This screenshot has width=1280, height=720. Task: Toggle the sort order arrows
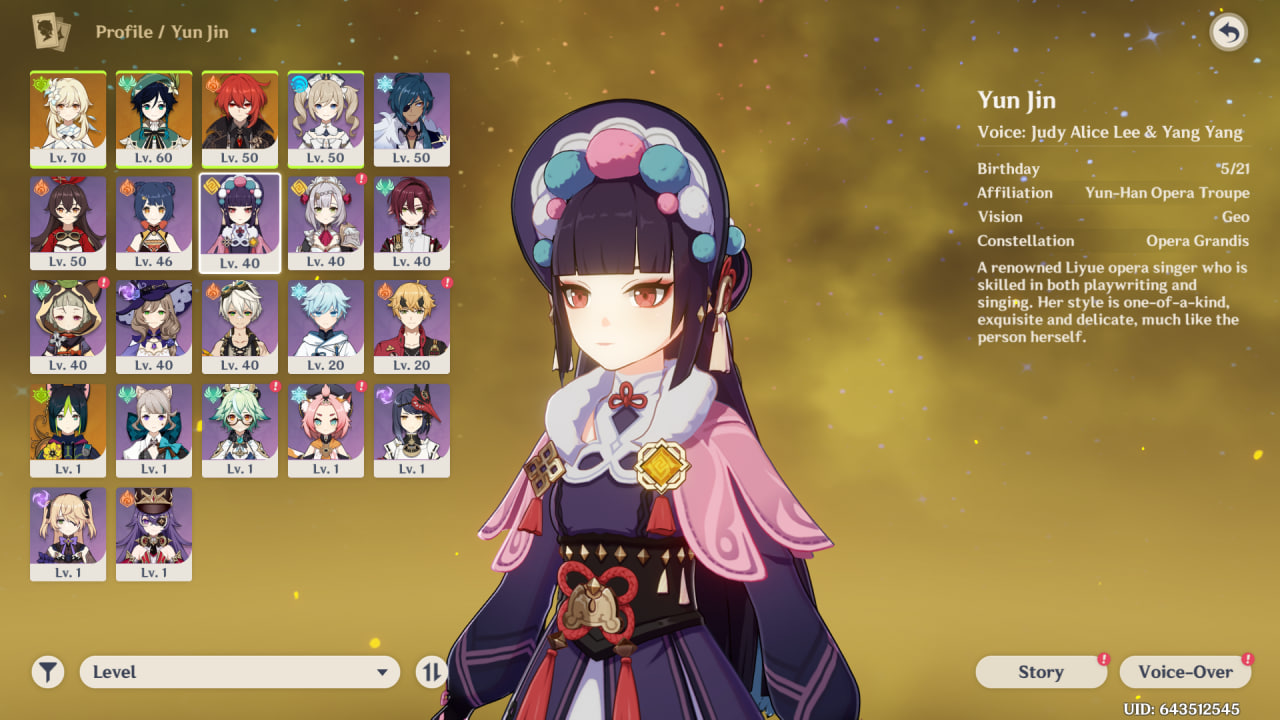tap(431, 672)
